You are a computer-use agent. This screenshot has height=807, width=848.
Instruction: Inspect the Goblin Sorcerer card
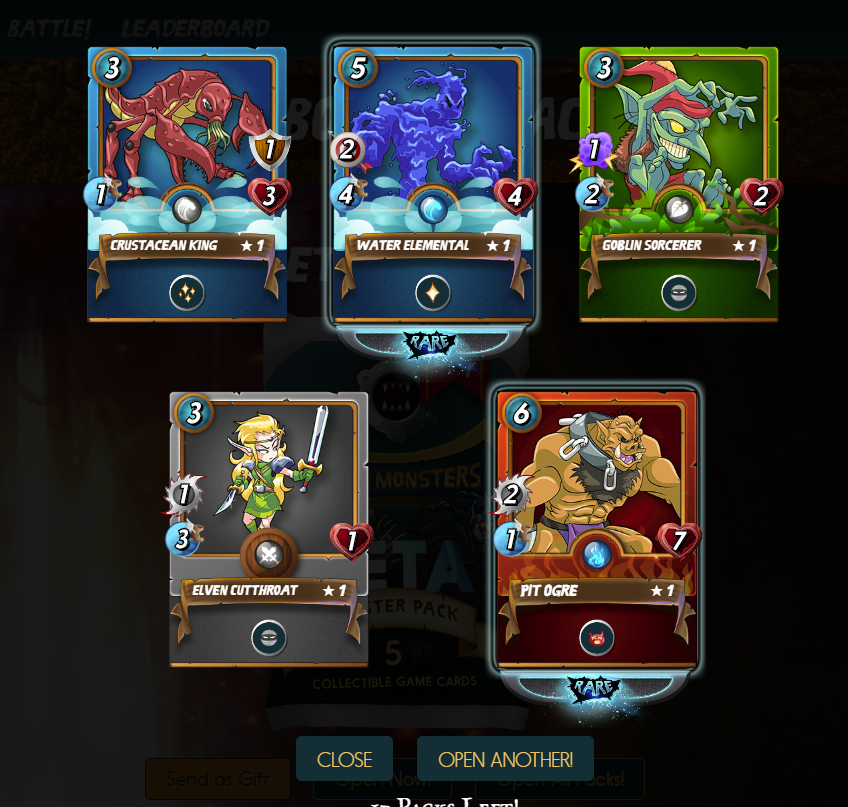pos(678,185)
